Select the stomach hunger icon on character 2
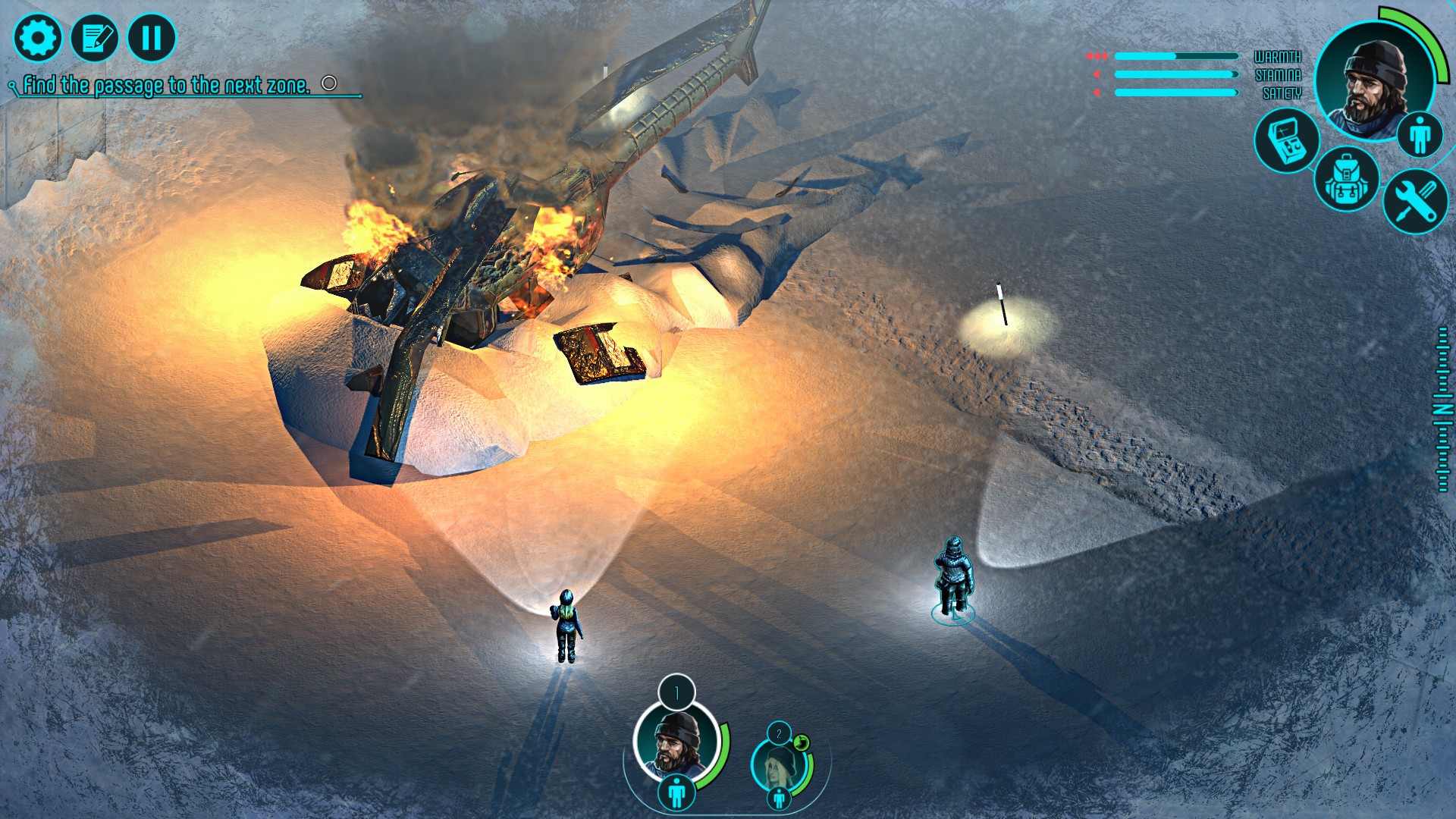1456x819 pixels. 802,742
